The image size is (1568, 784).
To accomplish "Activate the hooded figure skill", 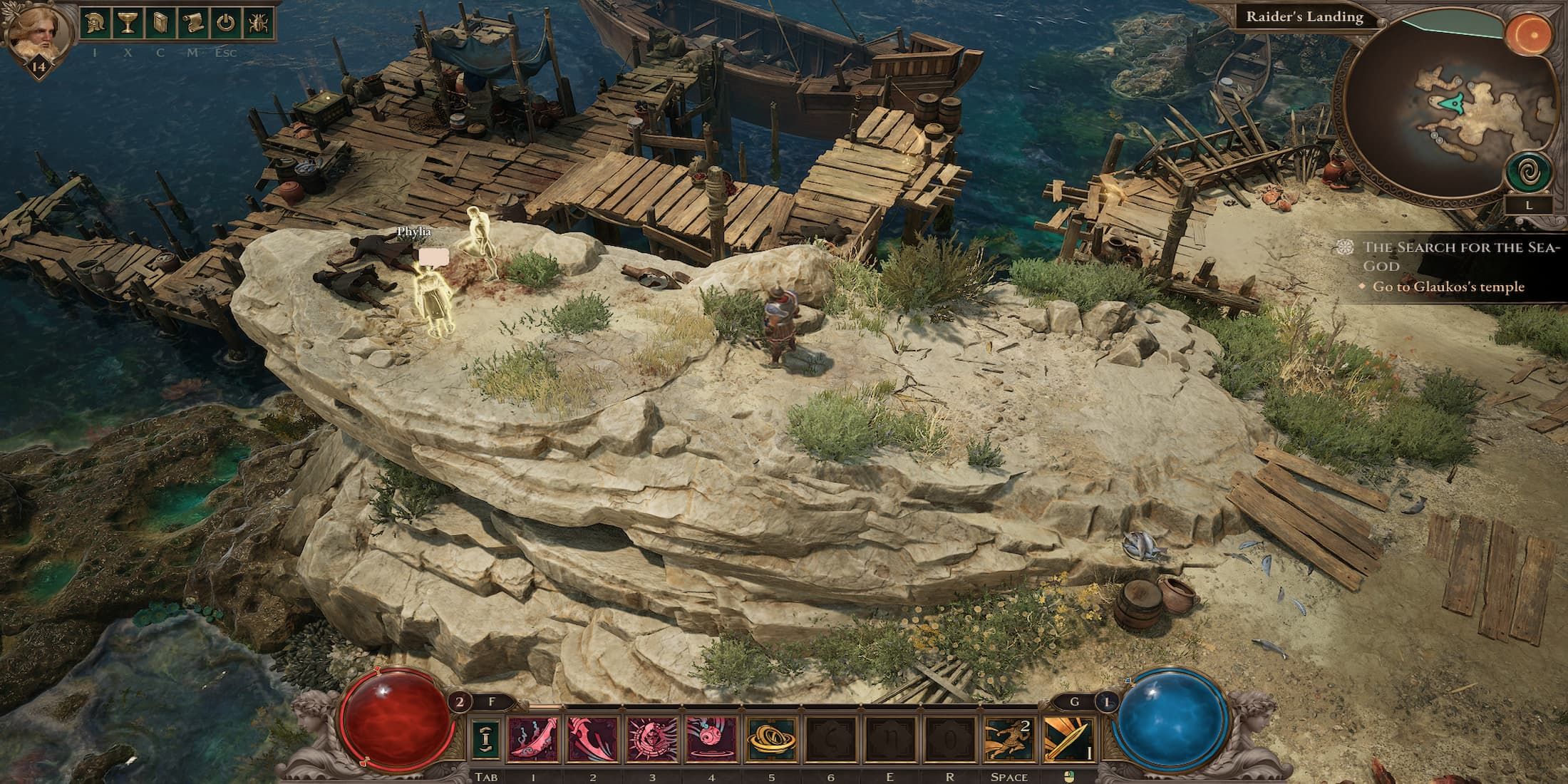I will click(x=652, y=738).
